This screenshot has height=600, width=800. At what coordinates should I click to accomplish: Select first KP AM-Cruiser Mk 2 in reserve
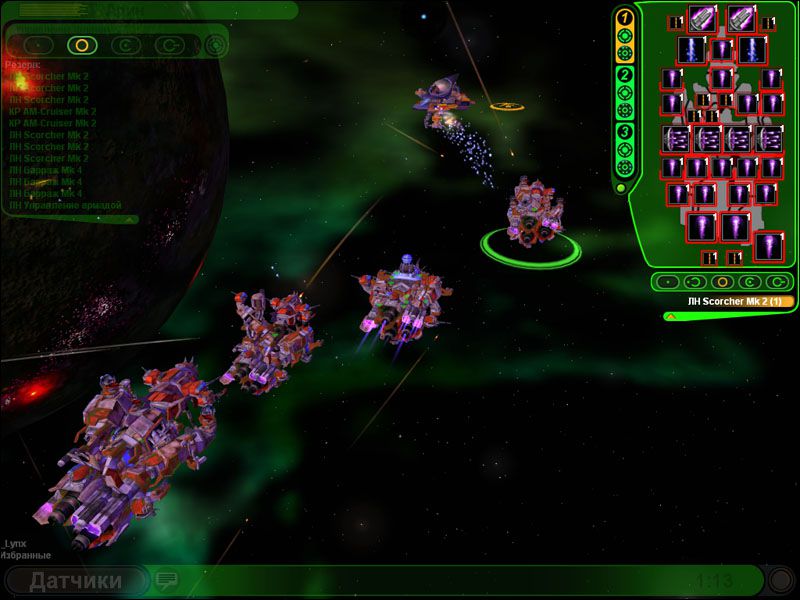[52, 112]
